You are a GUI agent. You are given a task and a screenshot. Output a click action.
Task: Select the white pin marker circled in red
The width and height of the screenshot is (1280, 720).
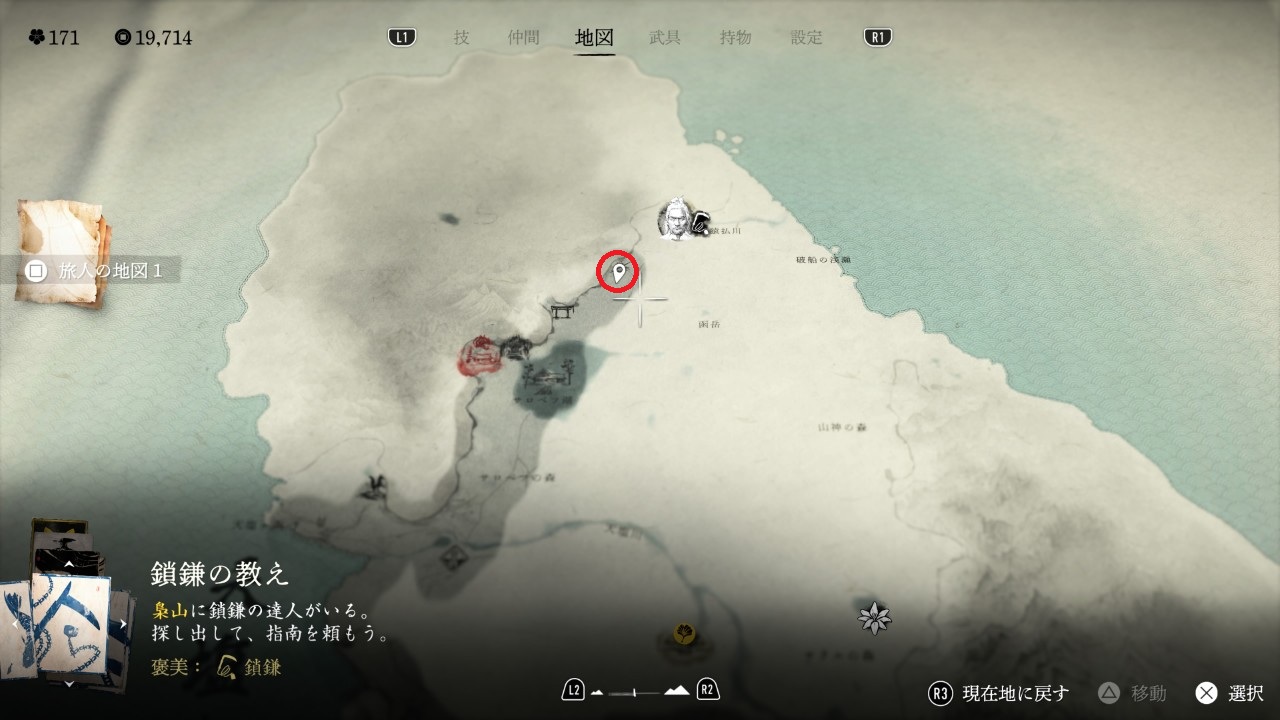point(619,271)
